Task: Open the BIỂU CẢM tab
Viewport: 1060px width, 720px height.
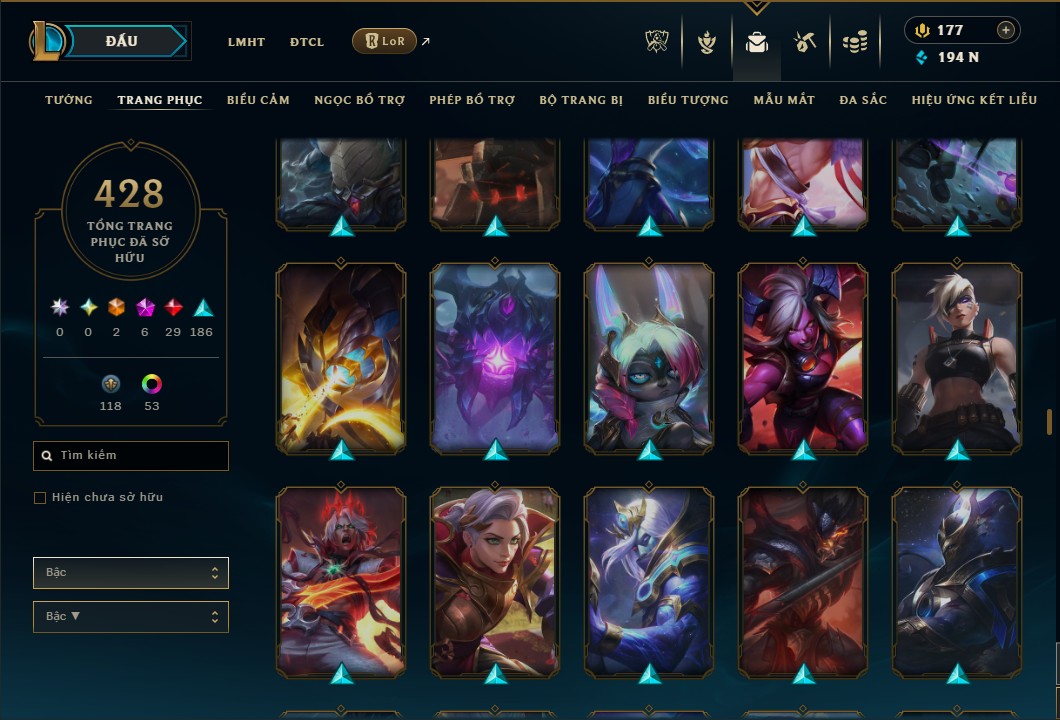Action: point(258,100)
